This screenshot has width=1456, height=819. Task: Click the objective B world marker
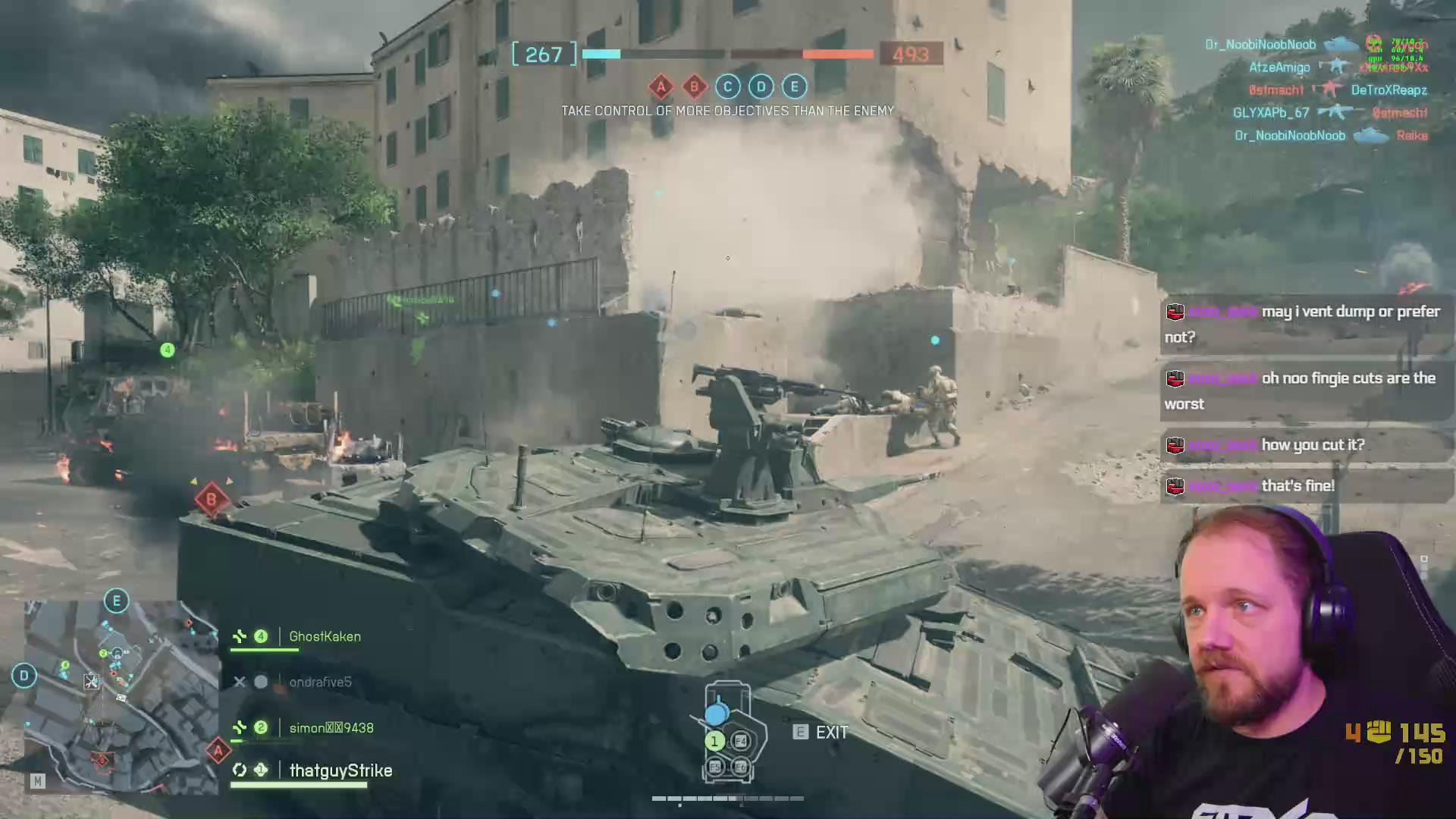coord(211,500)
